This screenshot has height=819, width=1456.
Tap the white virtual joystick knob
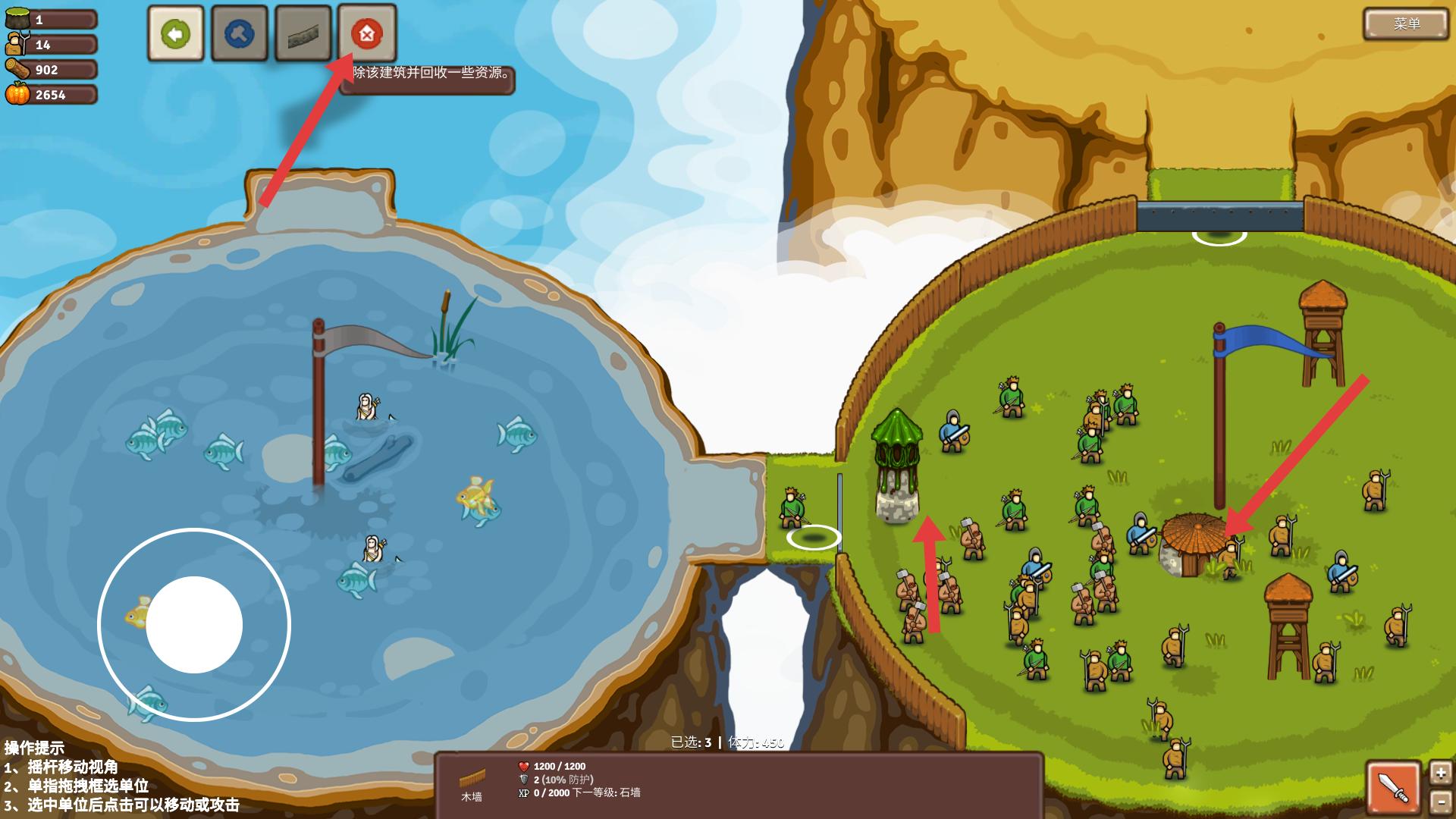point(194,625)
